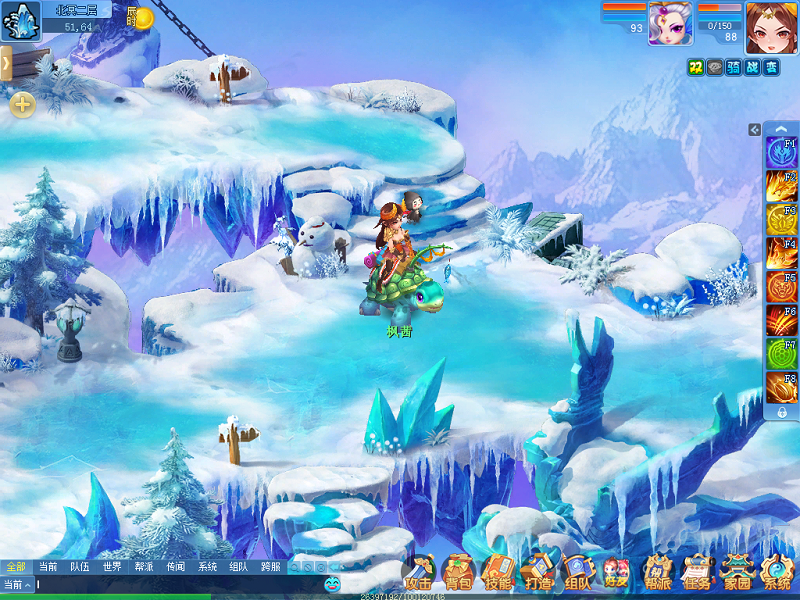Open the 组队 team menu
The width and height of the screenshot is (800, 600).
577,573
